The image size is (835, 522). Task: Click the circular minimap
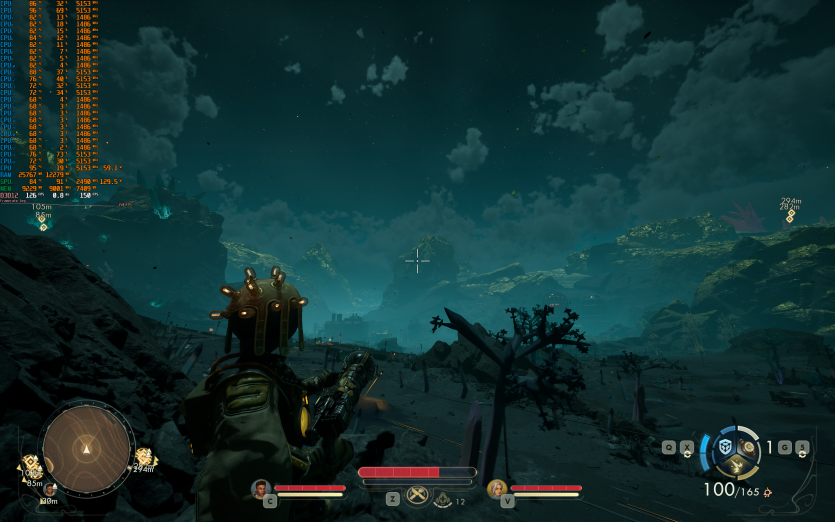click(87, 449)
